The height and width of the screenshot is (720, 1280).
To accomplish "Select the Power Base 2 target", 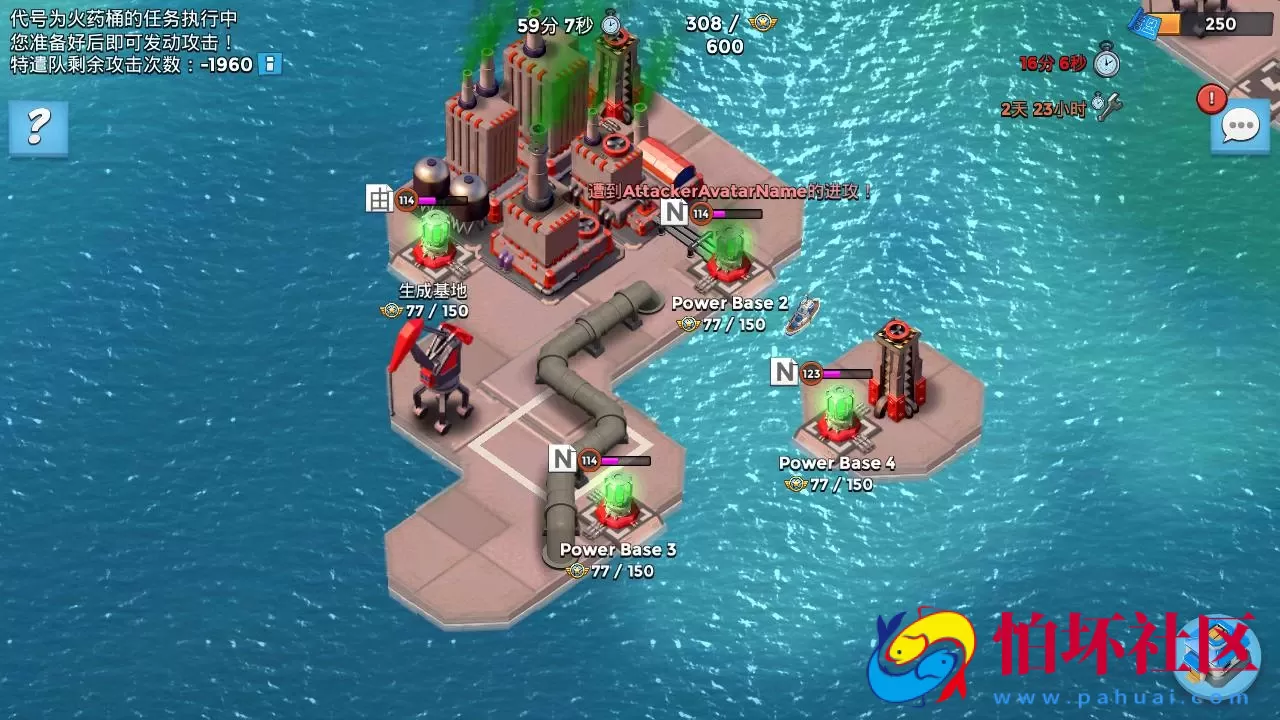I will tap(729, 255).
